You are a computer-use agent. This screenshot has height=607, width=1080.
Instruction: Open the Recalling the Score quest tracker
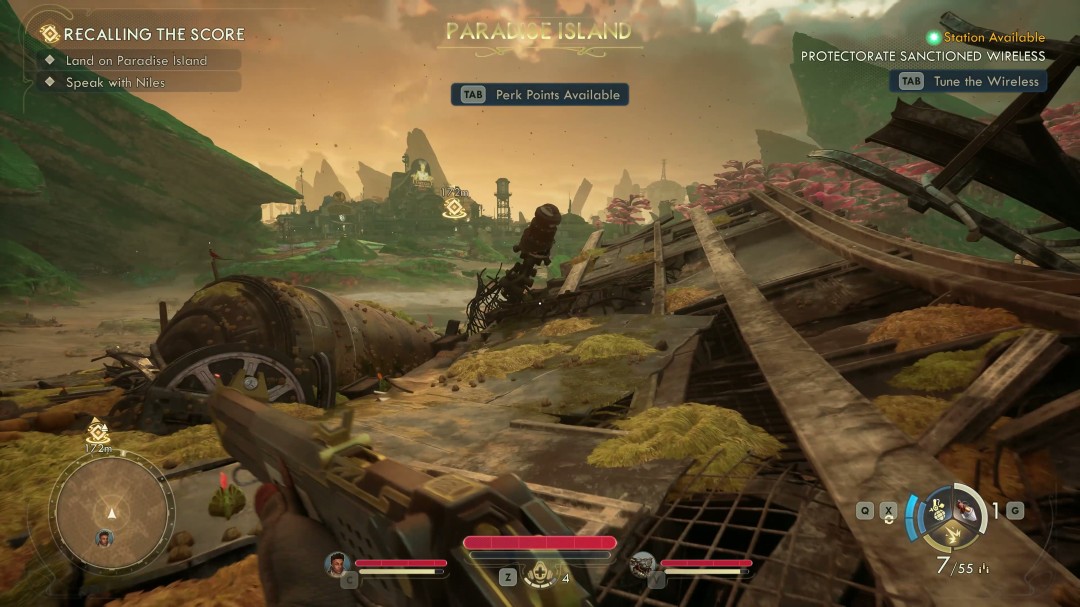point(142,34)
